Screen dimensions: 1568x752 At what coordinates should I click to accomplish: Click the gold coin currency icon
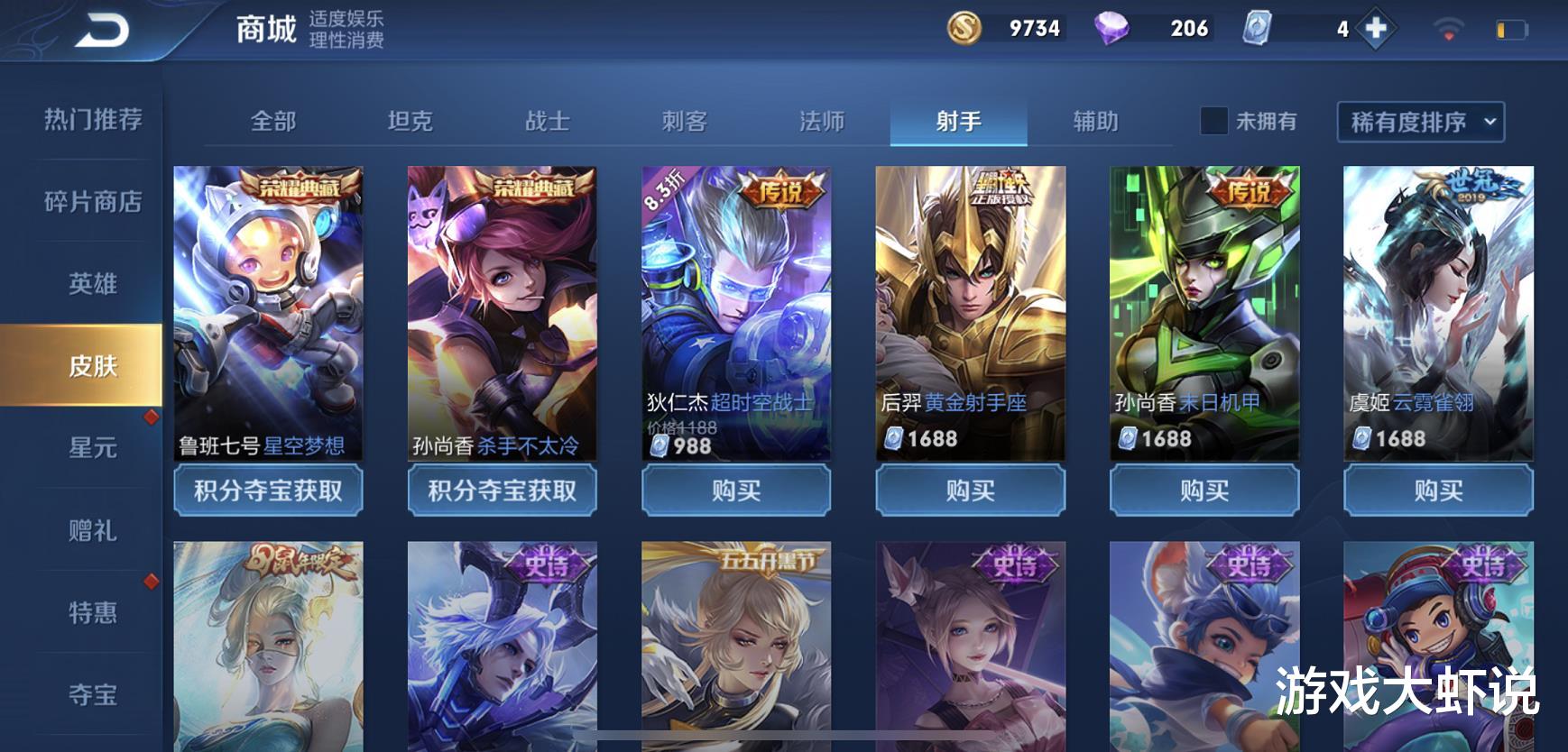[964, 28]
